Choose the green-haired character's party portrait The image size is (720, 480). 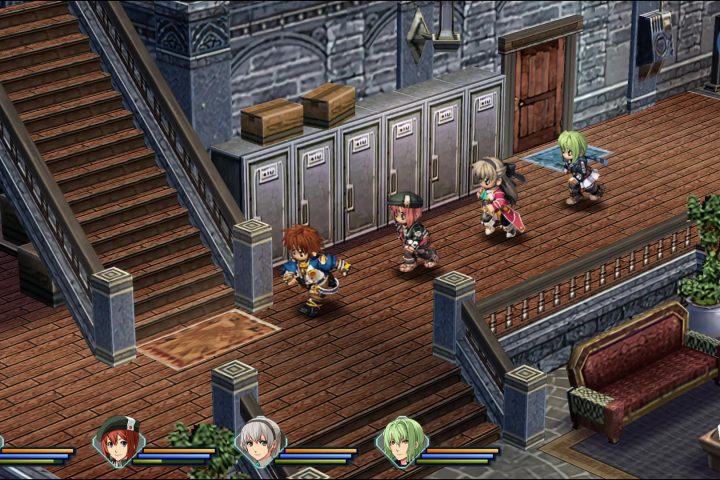pyautogui.click(x=402, y=442)
